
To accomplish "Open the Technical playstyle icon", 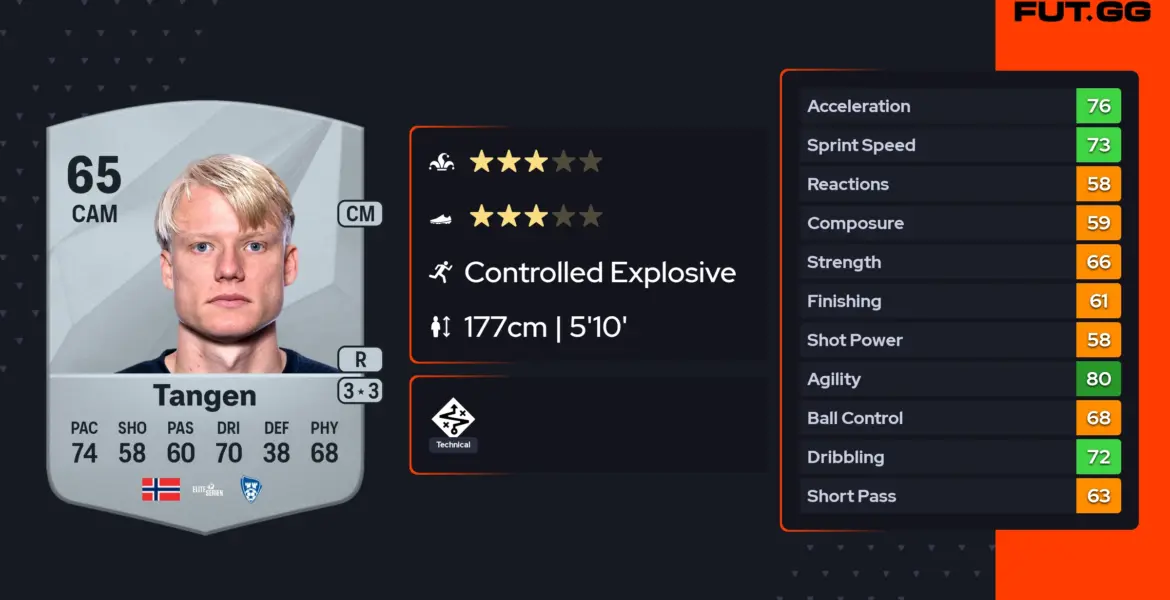I will pos(453,418).
